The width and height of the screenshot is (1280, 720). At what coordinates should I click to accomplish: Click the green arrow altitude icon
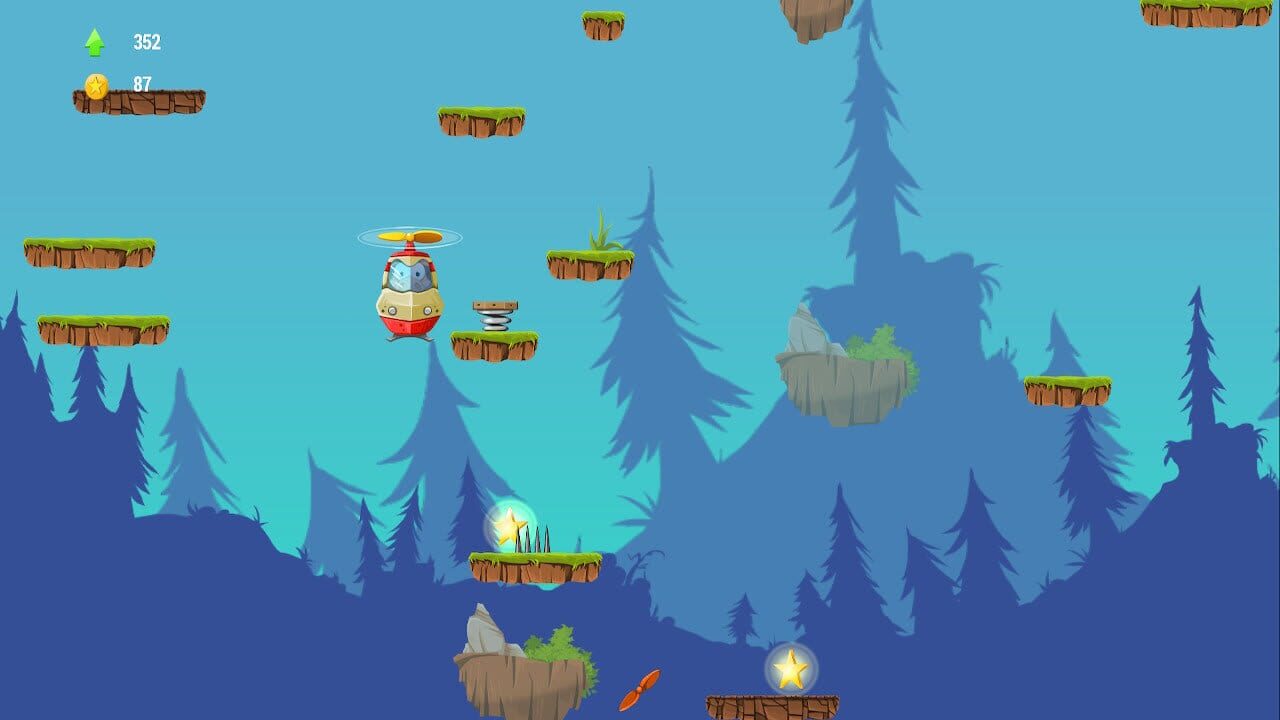point(93,39)
